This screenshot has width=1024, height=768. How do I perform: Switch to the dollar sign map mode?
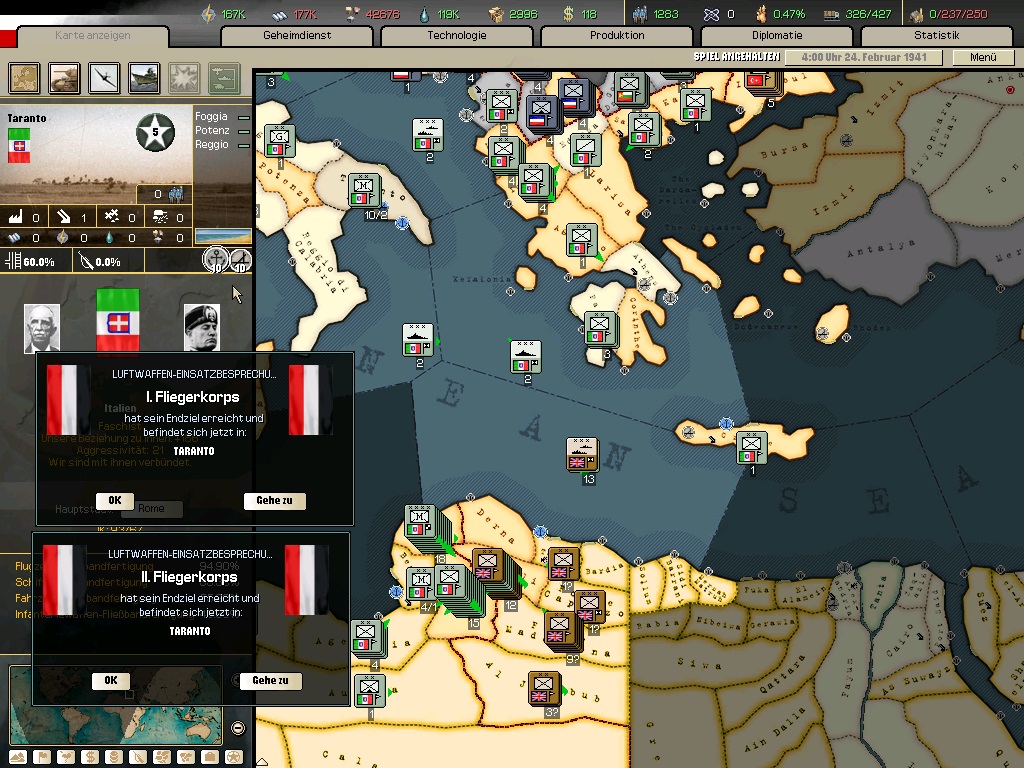(89, 757)
